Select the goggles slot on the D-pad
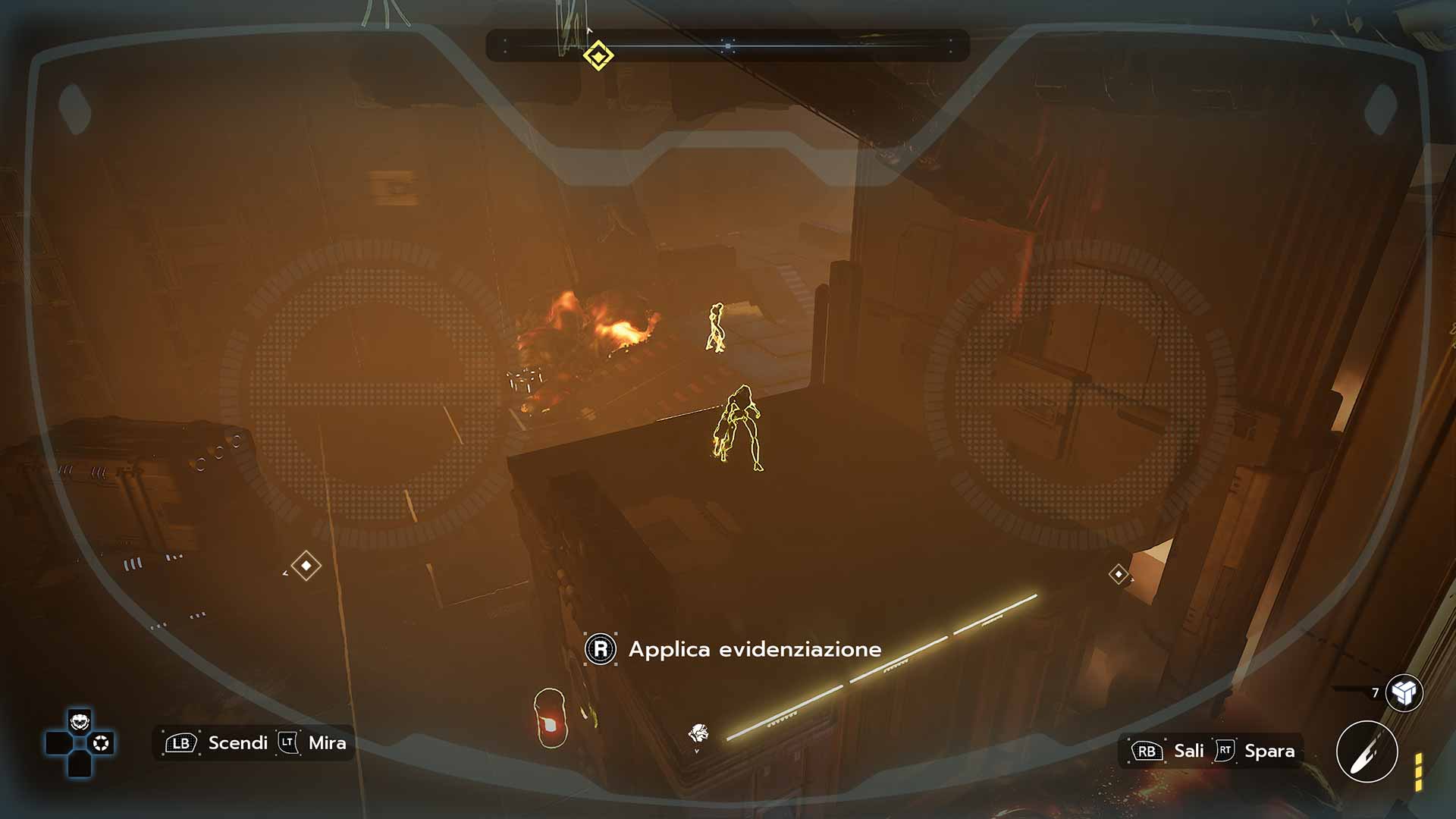Image resolution: width=1456 pixels, height=819 pixels. click(80, 721)
